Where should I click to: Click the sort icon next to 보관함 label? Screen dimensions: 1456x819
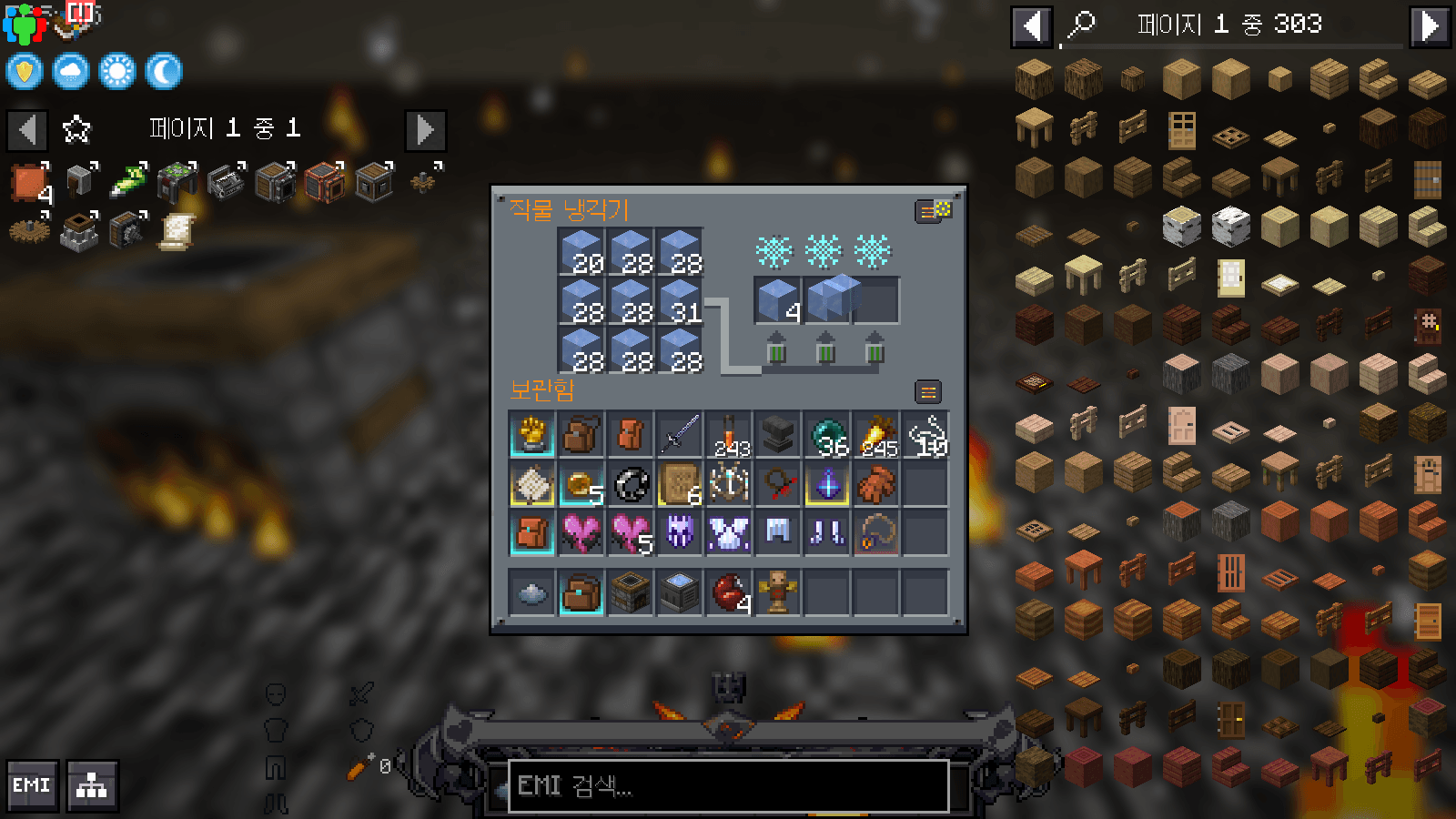point(928,392)
